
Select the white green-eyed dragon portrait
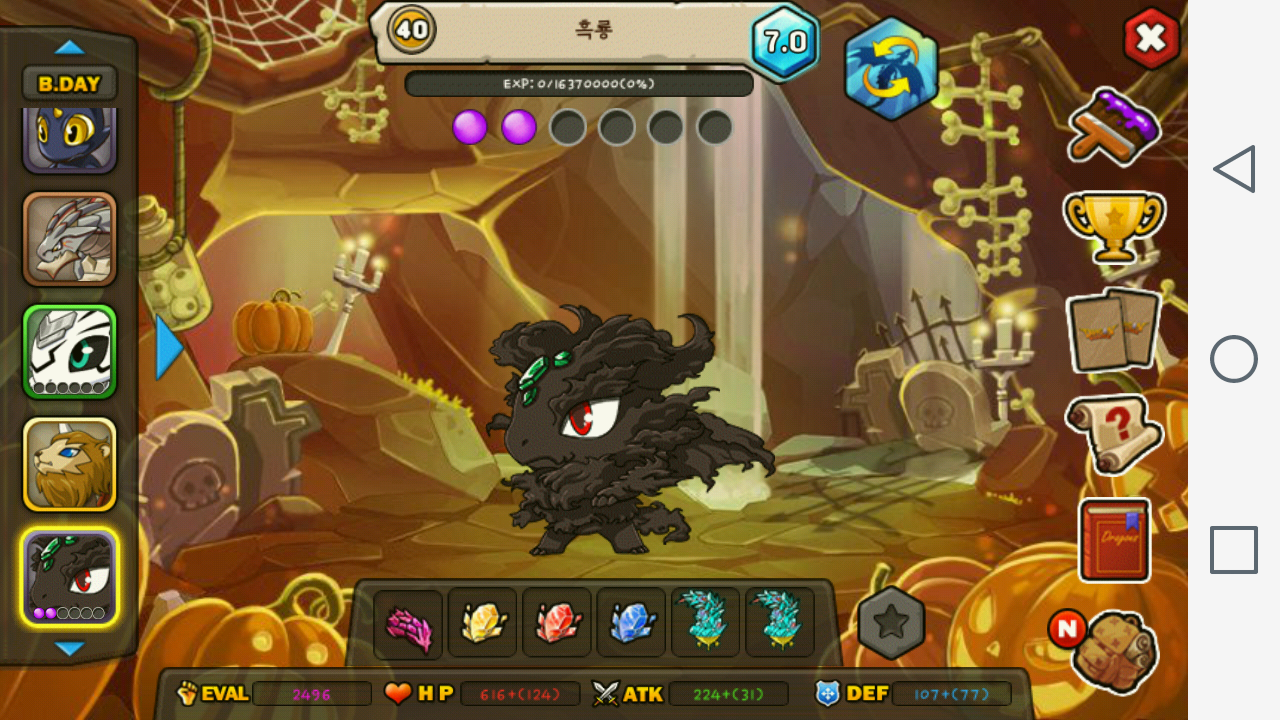pyautogui.click(x=70, y=351)
